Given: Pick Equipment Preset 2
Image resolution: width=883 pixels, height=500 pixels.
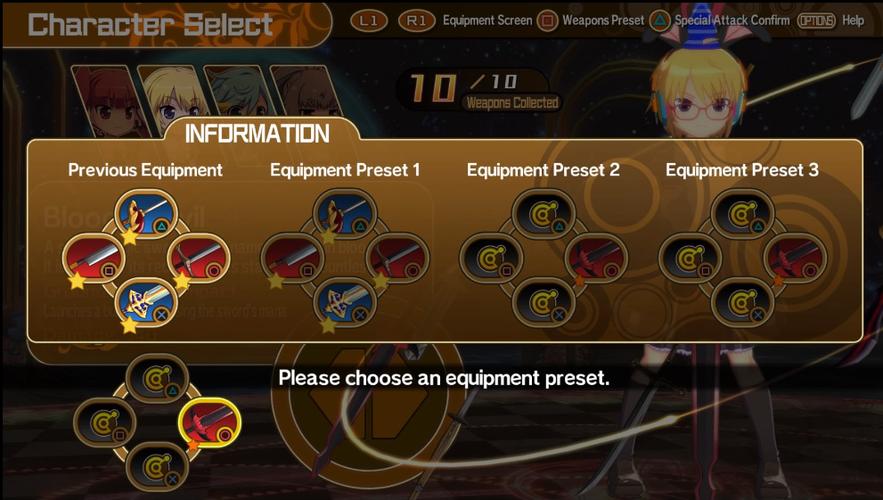Looking at the screenshot, I should click(x=543, y=257).
